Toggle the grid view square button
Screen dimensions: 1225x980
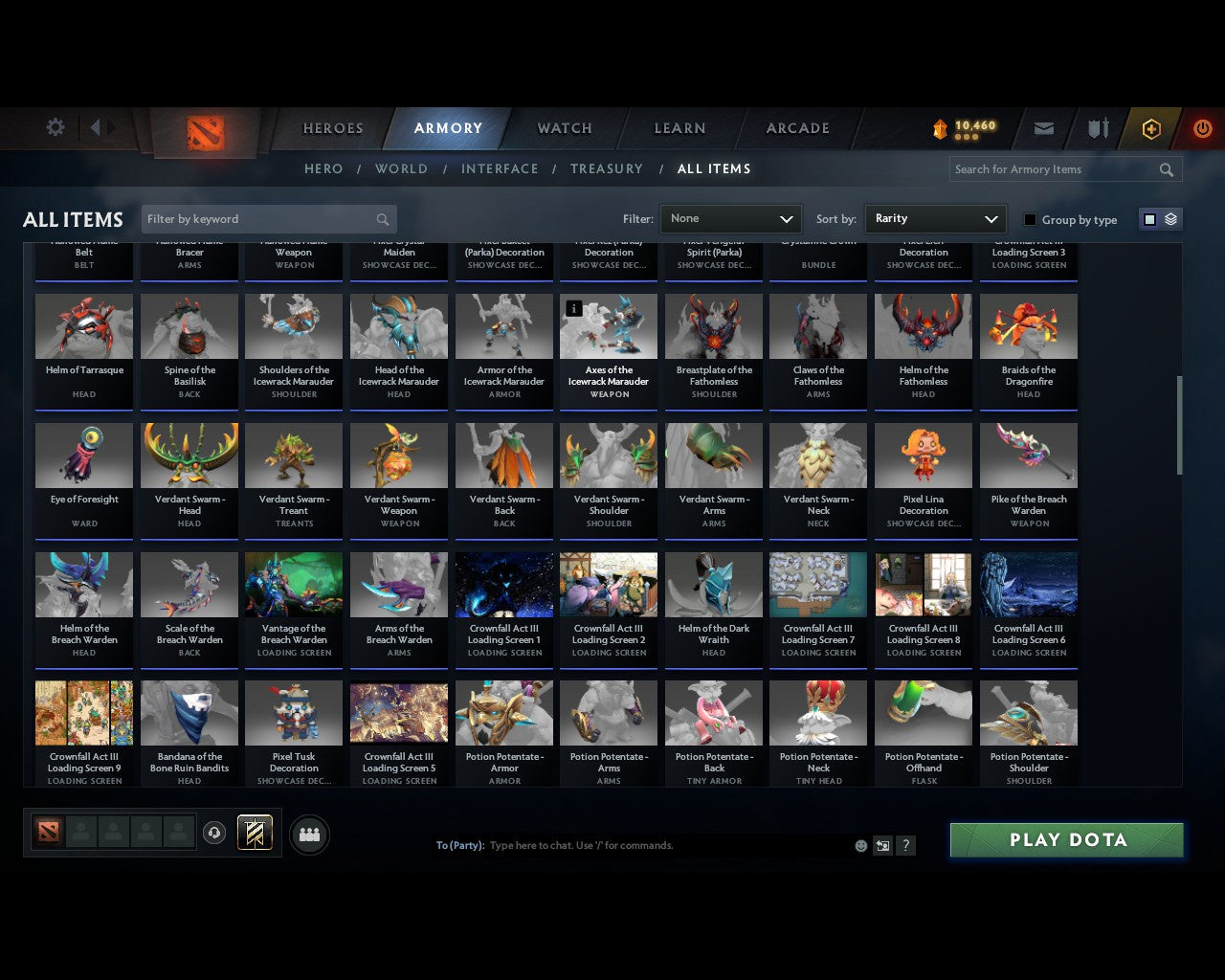pyautogui.click(x=1148, y=218)
